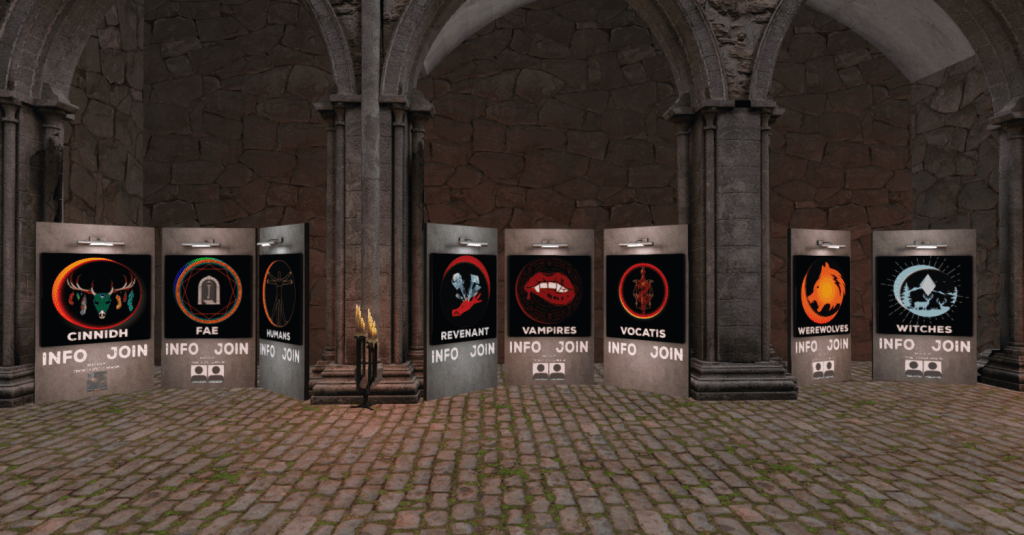This screenshot has height=535, width=1024.
Task: Click JOIN on the Werewolves board
Action: click(836, 346)
